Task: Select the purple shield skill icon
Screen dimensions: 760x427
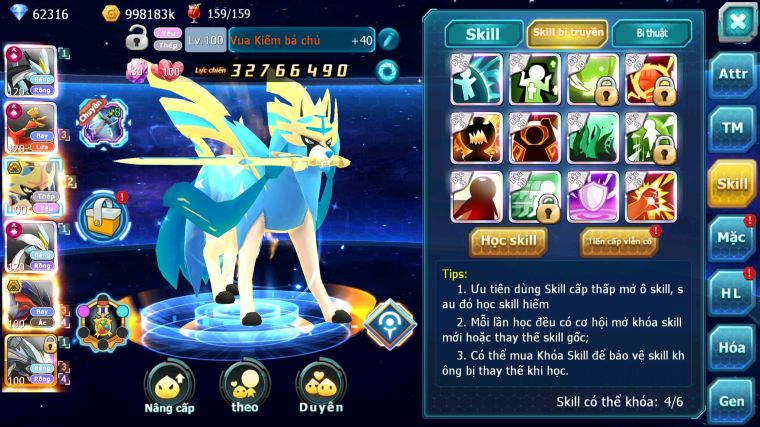Action: point(592,196)
